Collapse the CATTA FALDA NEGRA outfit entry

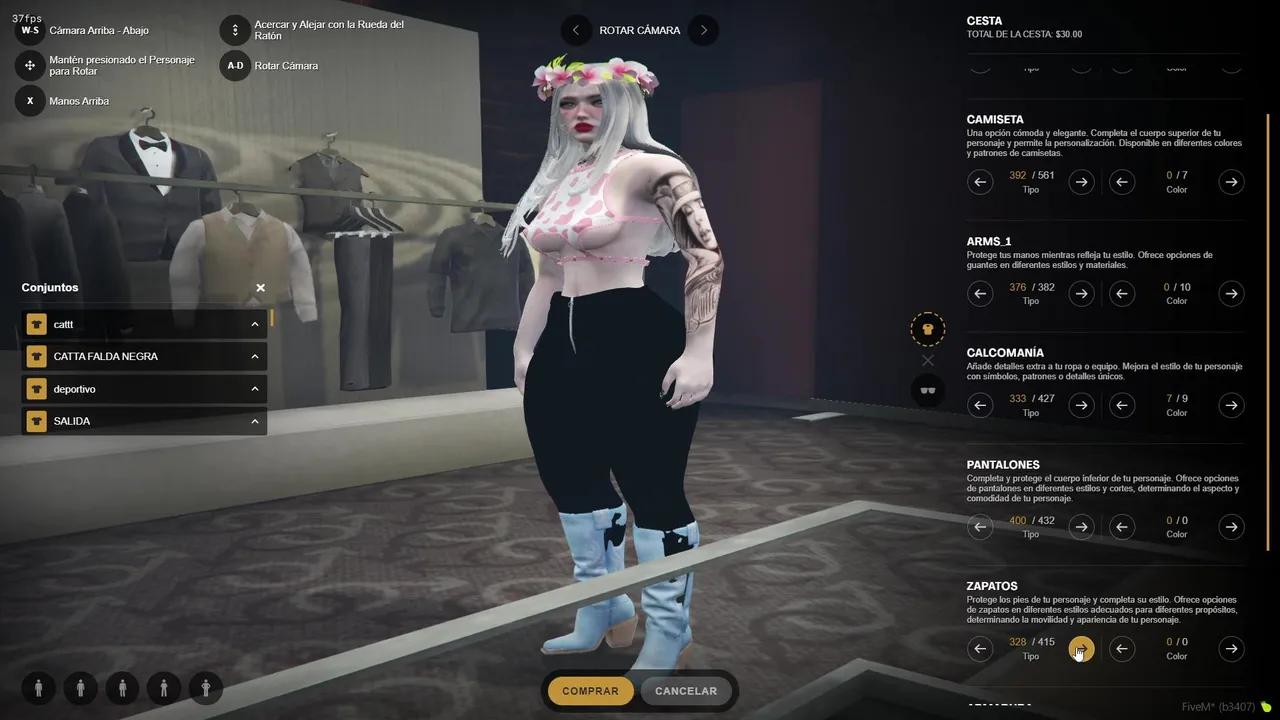pyautogui.click(x=254, y=356)
